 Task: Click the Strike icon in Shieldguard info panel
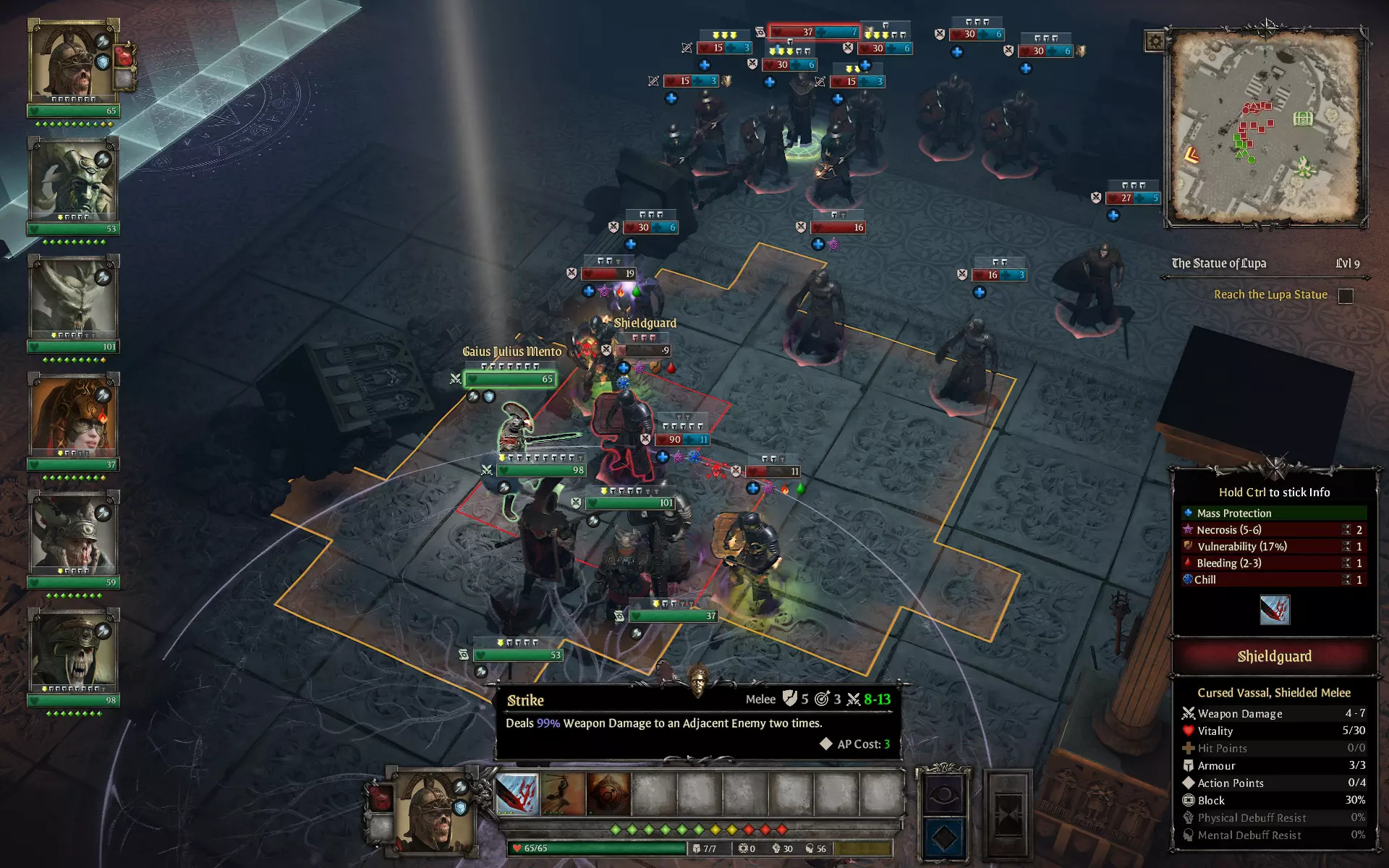tap(1274, 610)
